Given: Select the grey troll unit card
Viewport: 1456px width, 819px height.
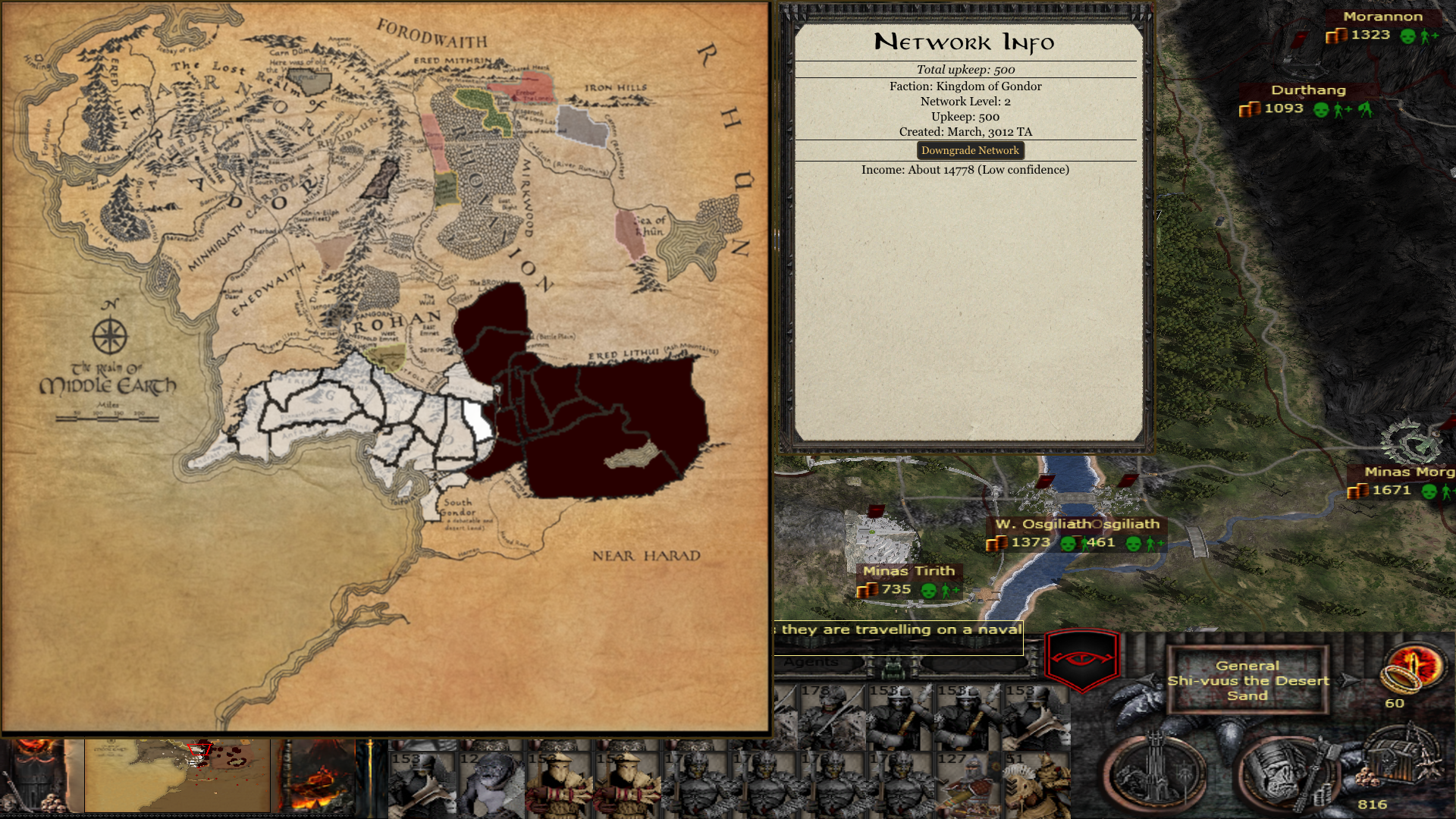Looking at the screenshot, I should click(491, 785).
